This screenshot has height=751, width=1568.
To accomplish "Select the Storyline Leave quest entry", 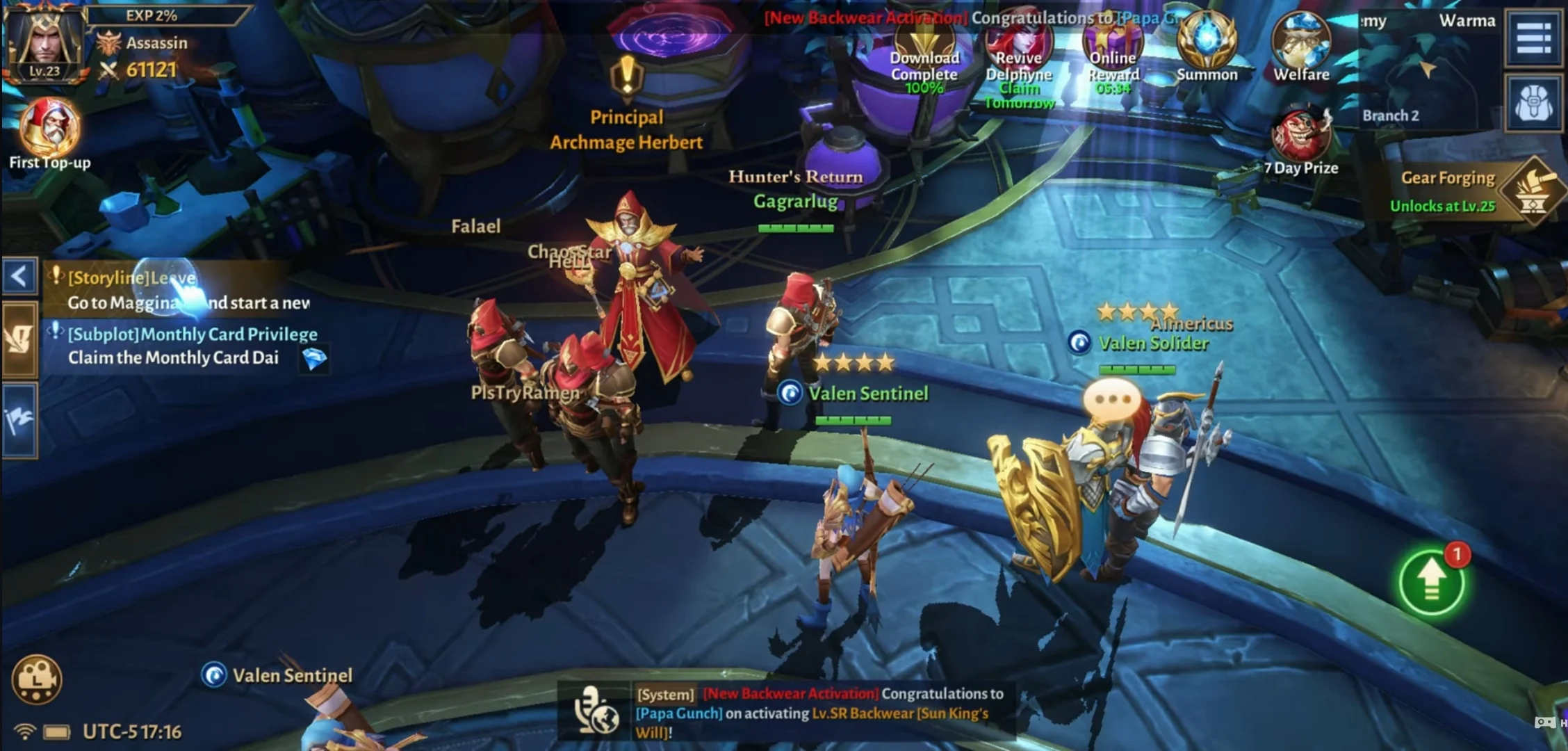I will (x=174, y=290).
